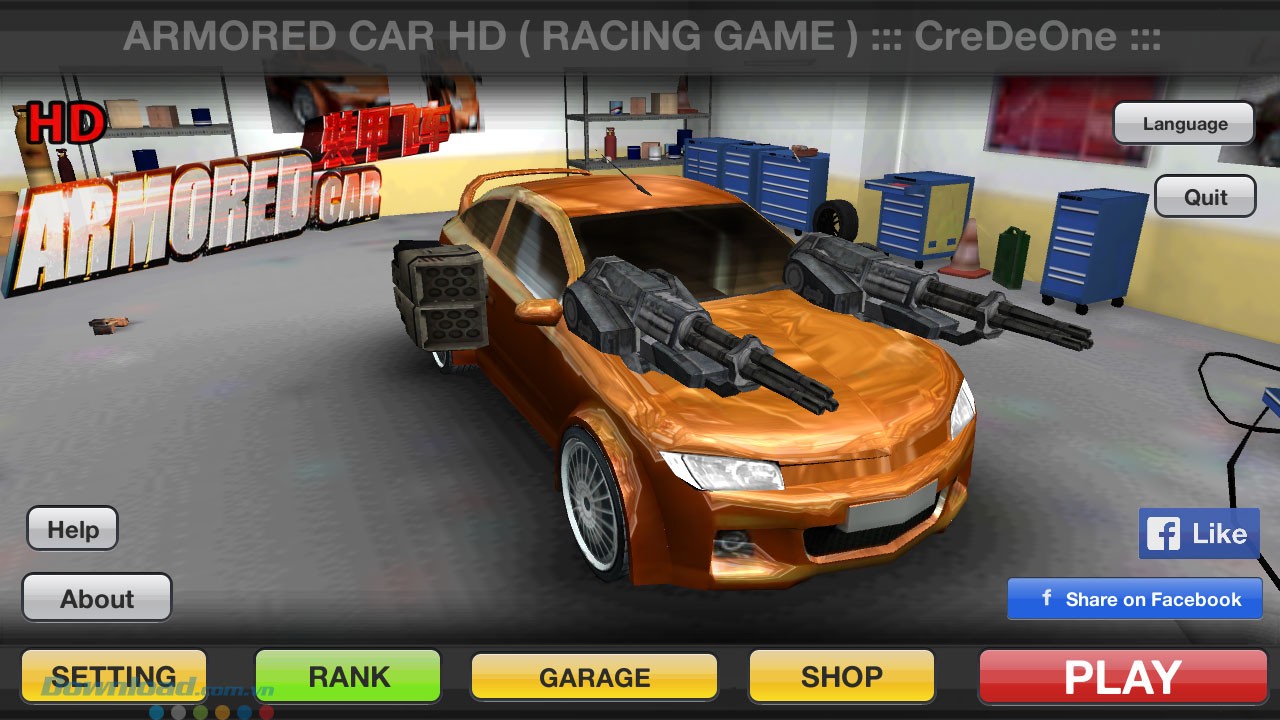Open the About page
This screenshot has width=1280, height=720.
(x=96, y=598)
